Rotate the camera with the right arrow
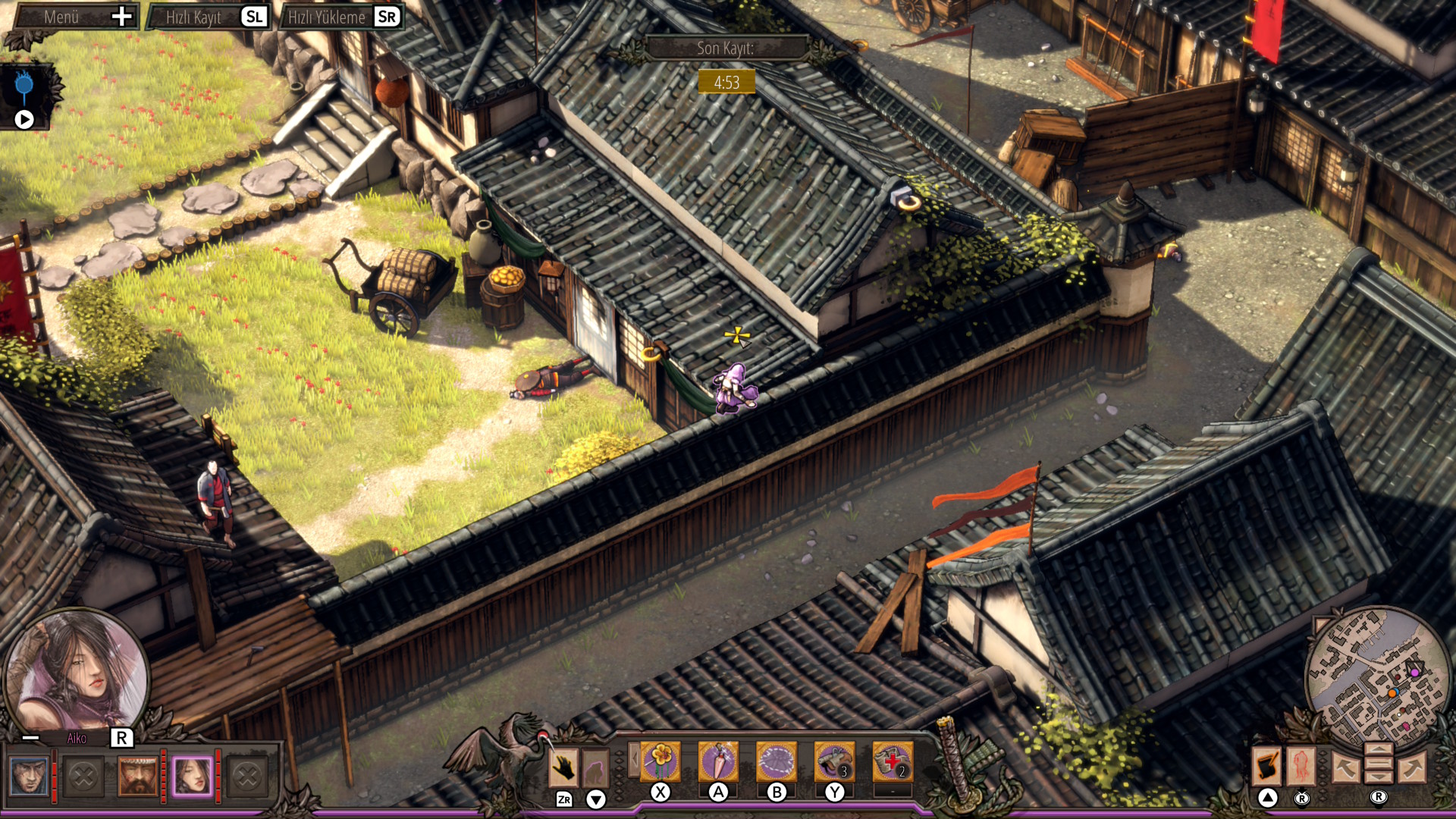Image resolution: width=1456 pixels, height=819 pixels. (1412, 767)
